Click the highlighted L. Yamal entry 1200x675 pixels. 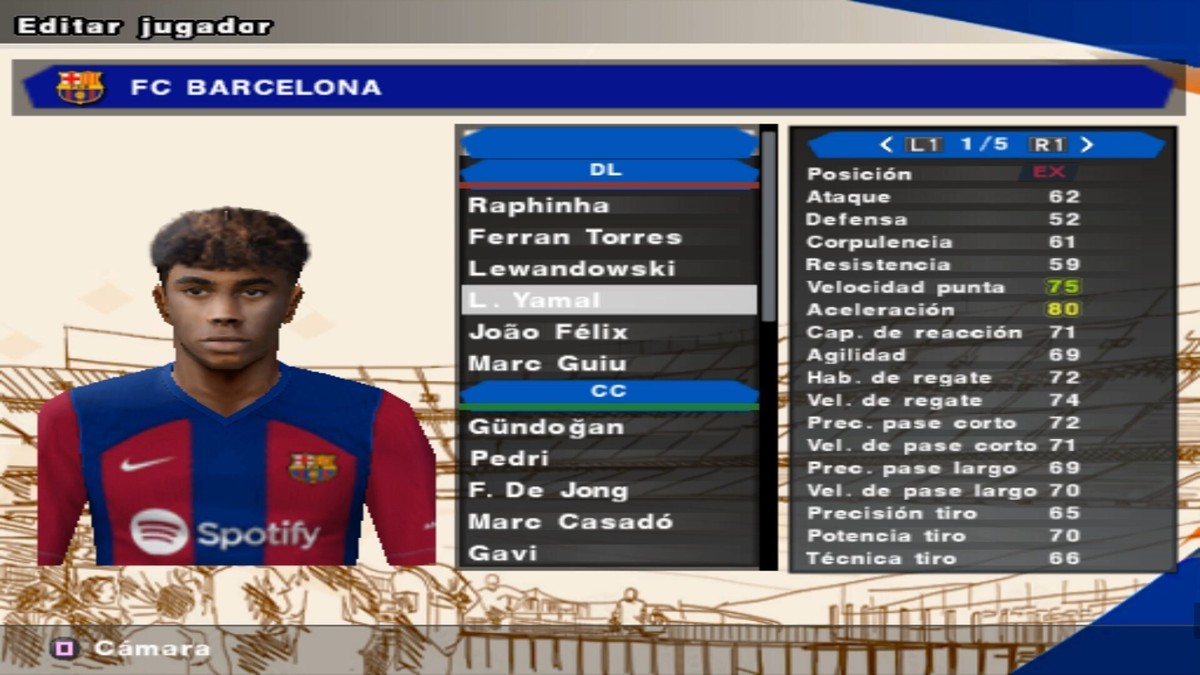point(608,300)
